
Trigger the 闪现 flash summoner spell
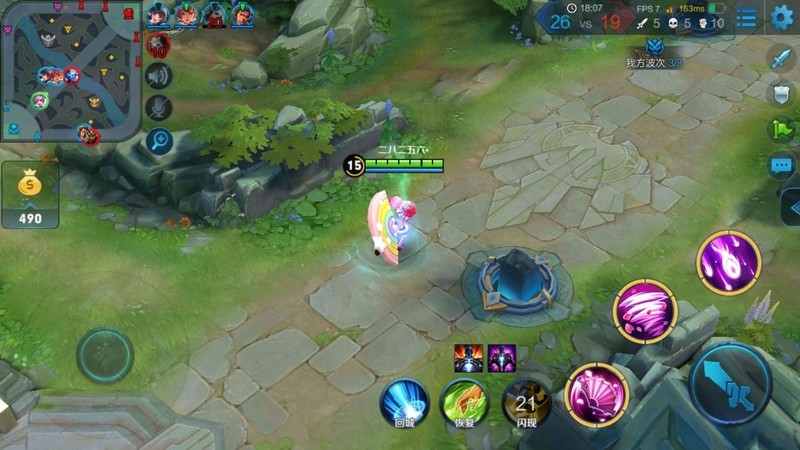(x=526, y=400)
